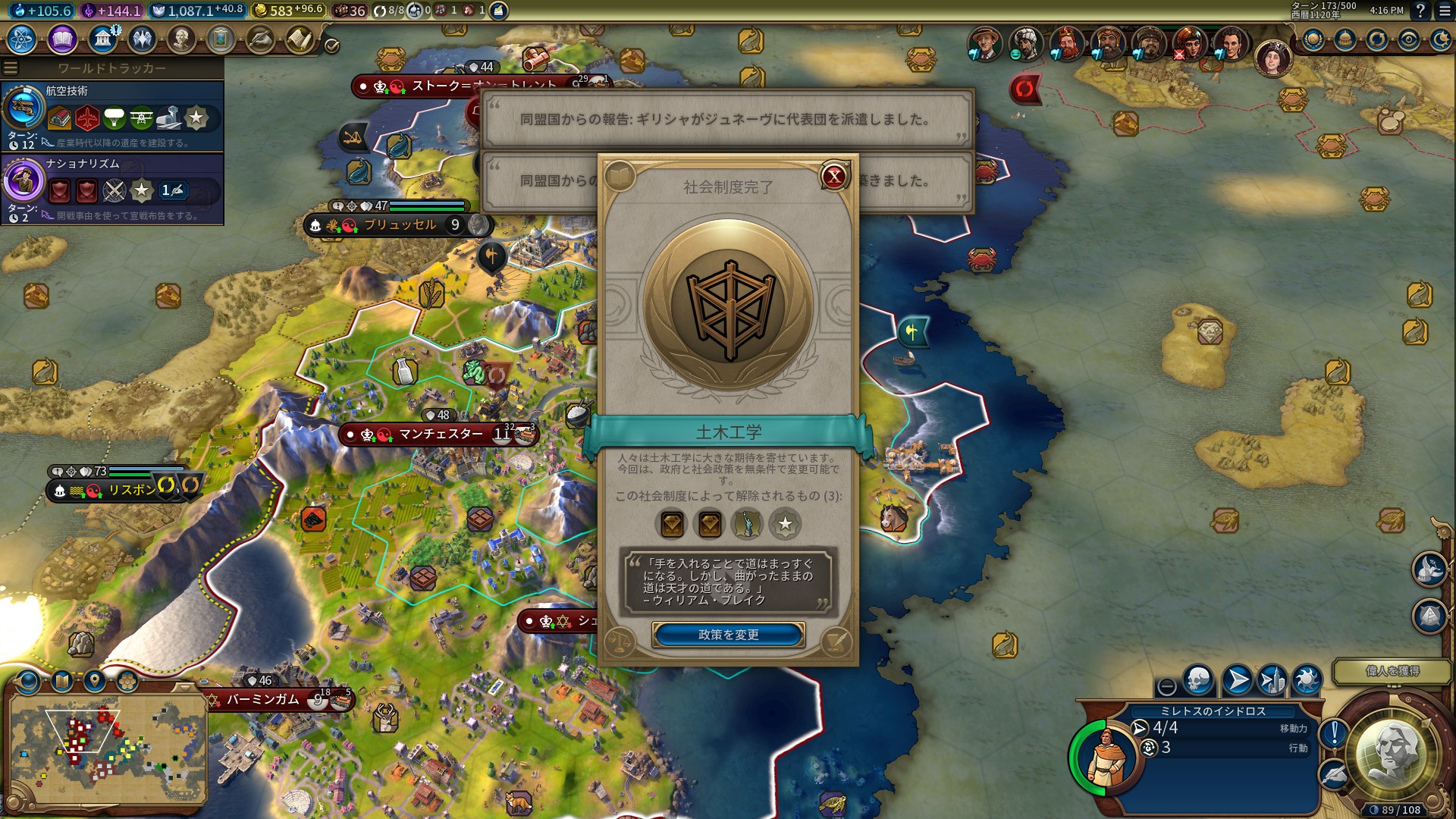This screenshot has width=1456, height=819.
Task: Open the バーミンガム city banner
Action: click(x=263, y=699)
